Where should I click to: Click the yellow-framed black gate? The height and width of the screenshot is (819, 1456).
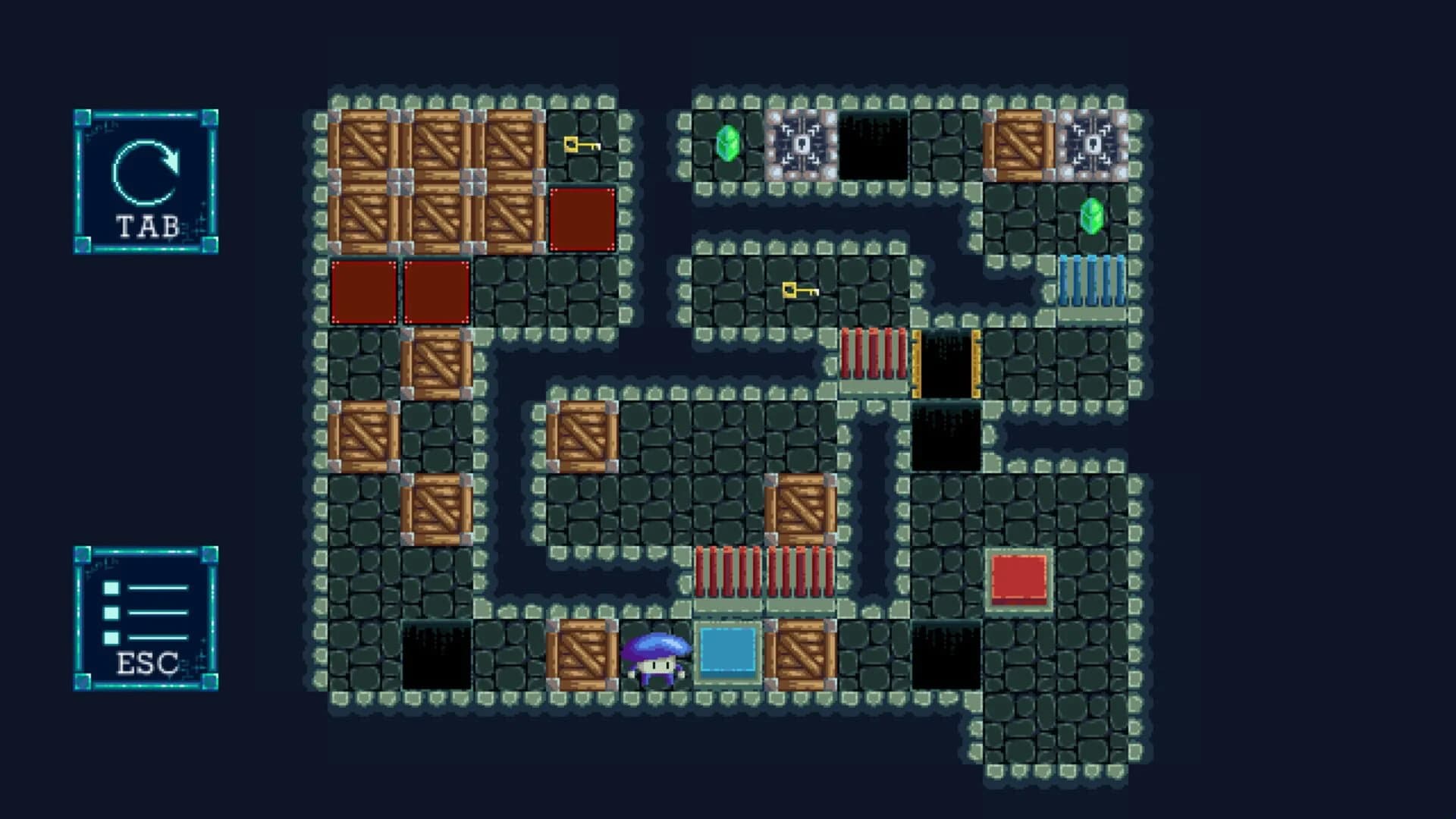click(948, 364)
